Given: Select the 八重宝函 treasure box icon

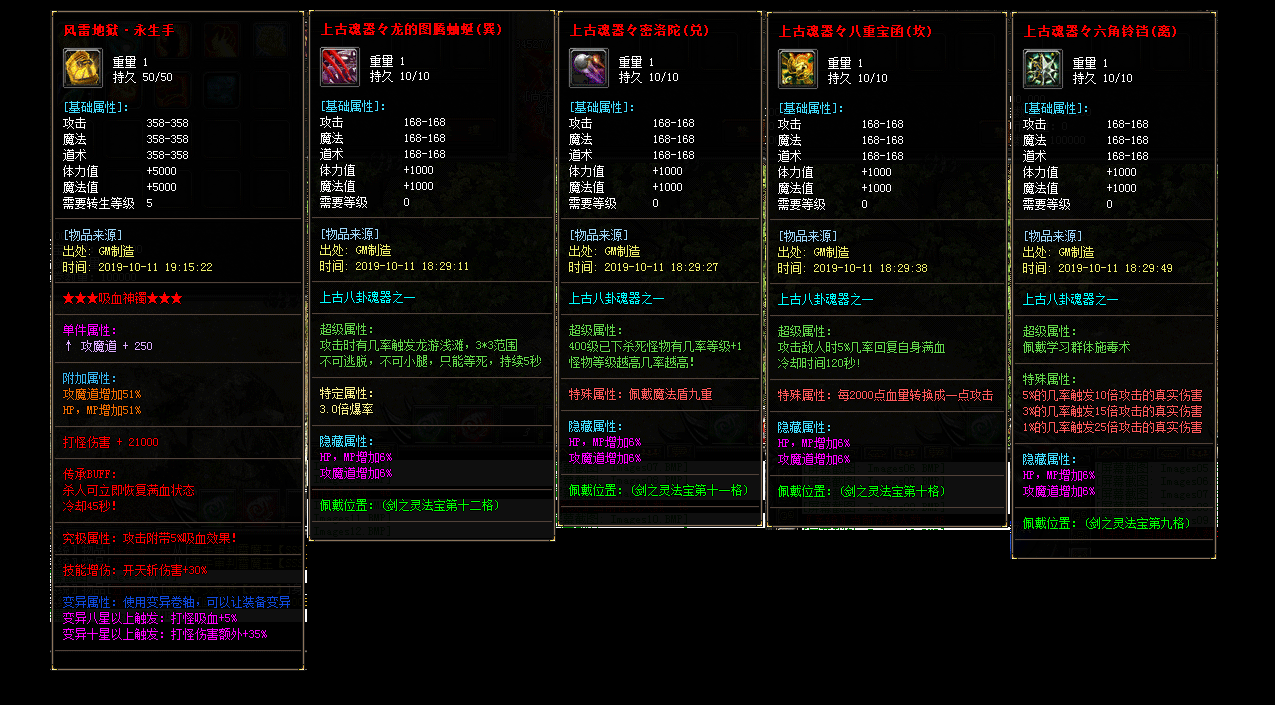Looking at the screenshot, I should 798,69.
